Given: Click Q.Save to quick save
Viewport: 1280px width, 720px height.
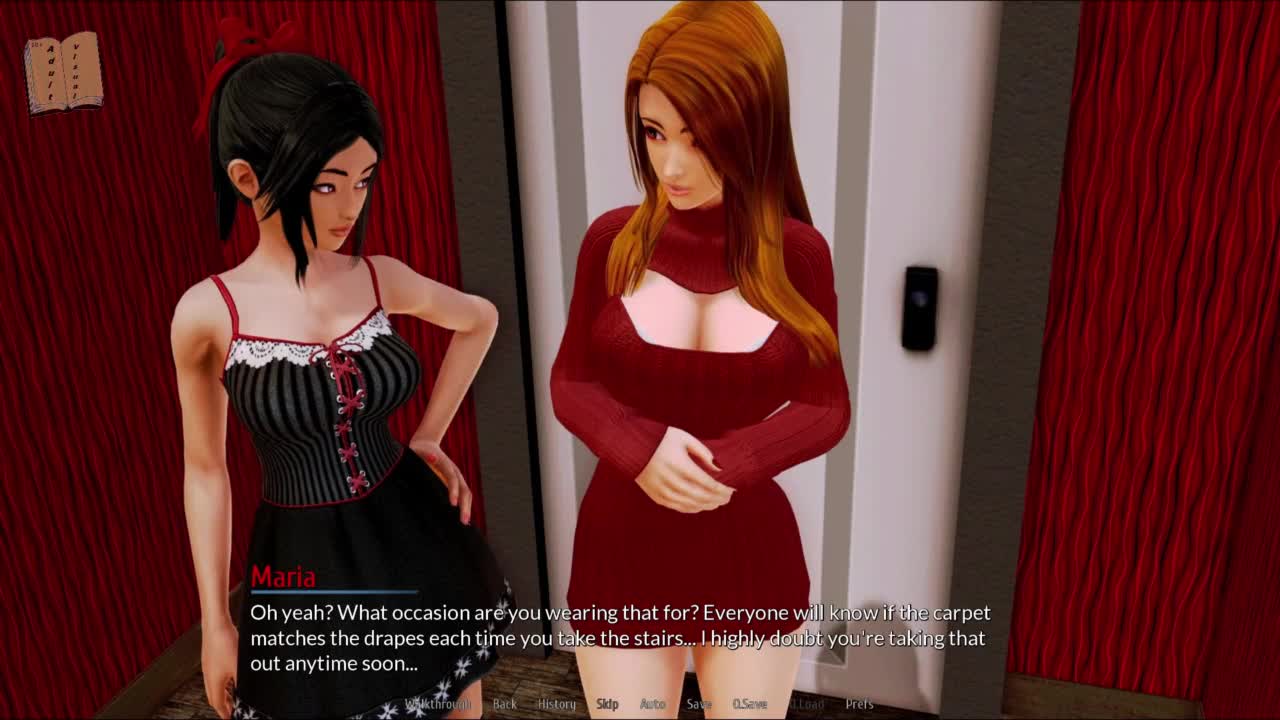Looking at the screenshot, I should click(750, 704).
